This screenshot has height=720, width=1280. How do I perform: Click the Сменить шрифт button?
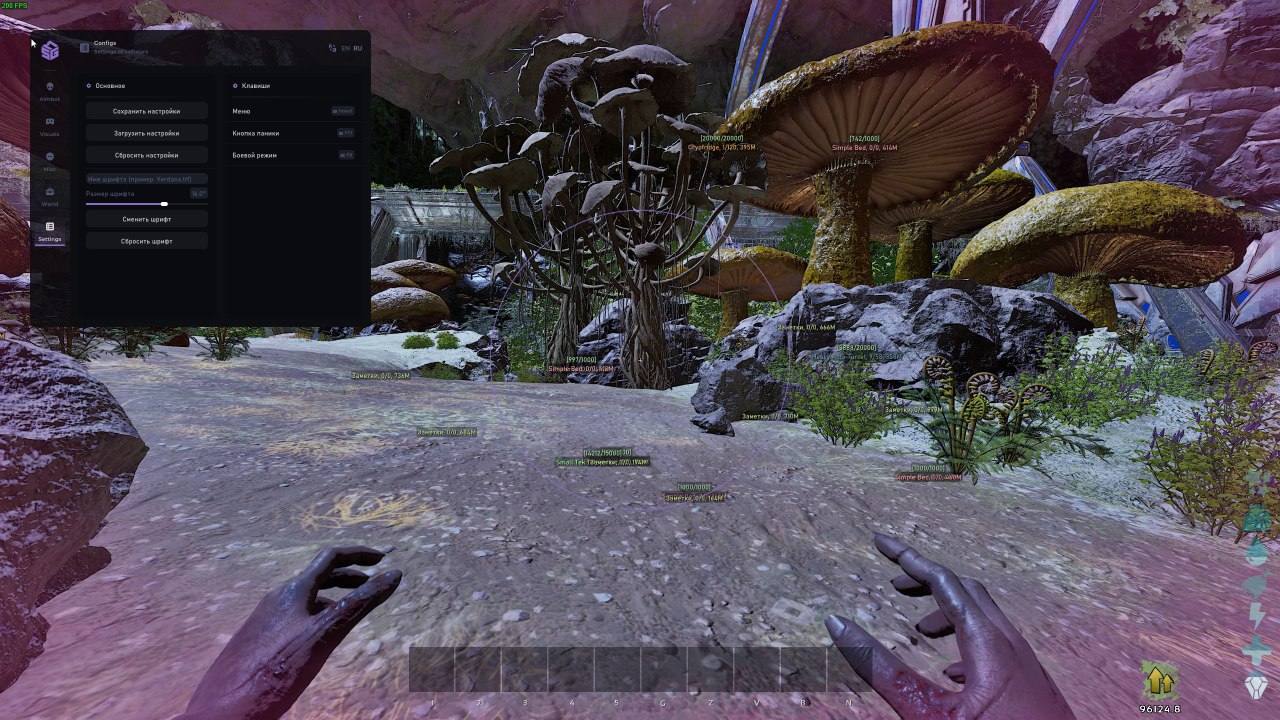(x=146, y=219)
